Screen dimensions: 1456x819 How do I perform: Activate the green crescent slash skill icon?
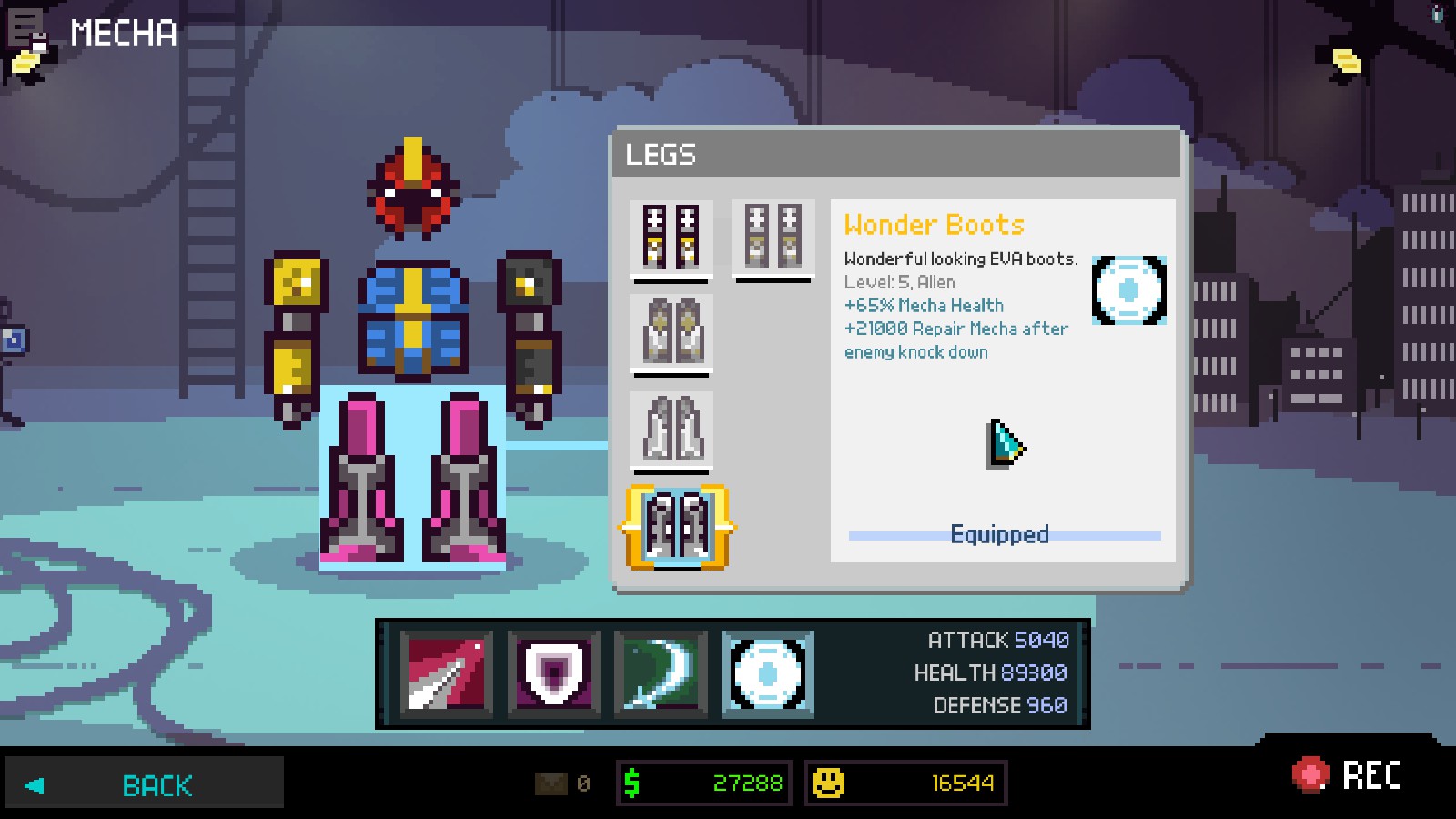(661, 673)
